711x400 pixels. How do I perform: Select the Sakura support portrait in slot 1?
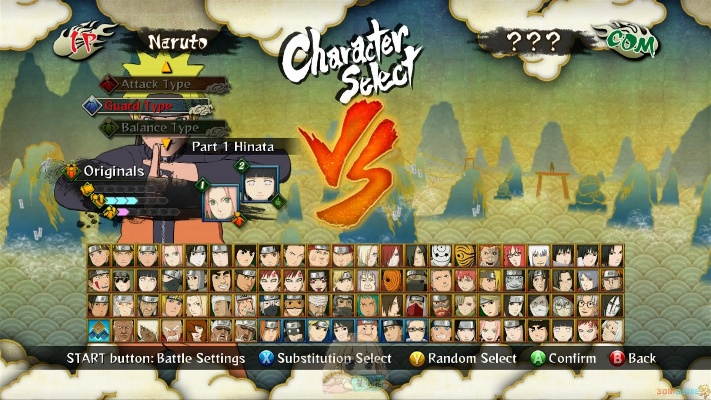219,204
